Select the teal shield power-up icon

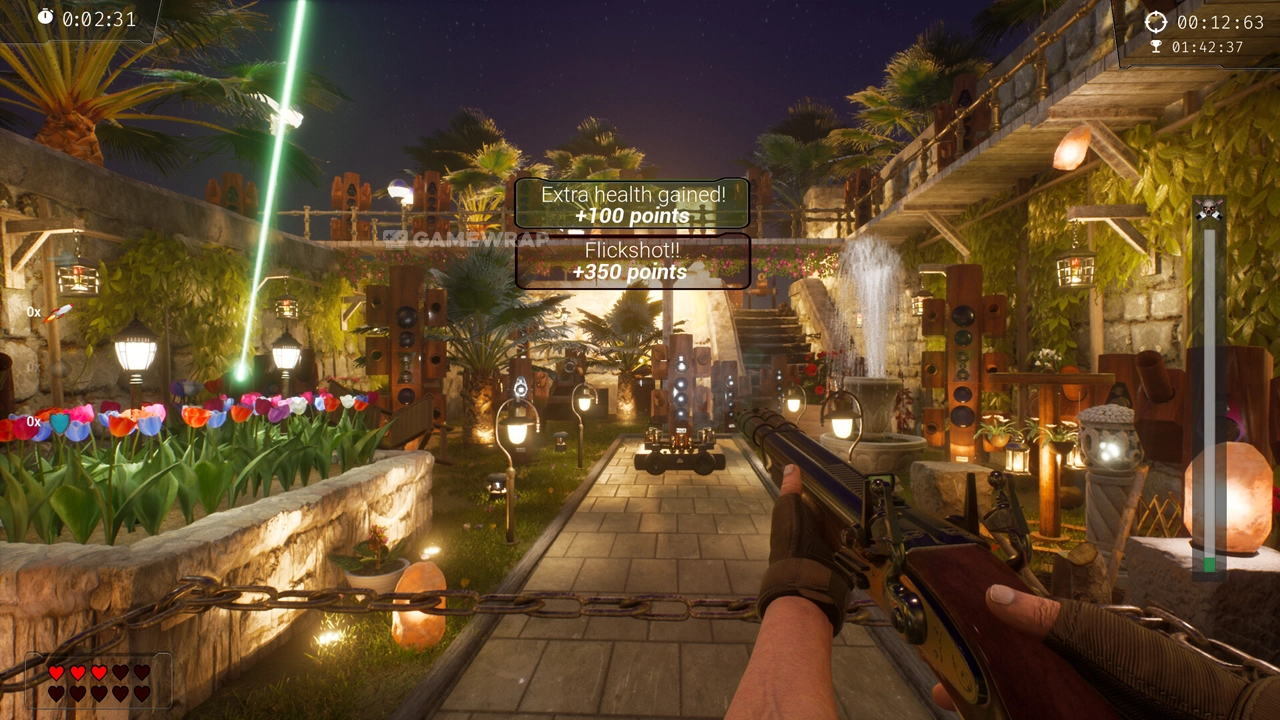[x=60, y=422]
